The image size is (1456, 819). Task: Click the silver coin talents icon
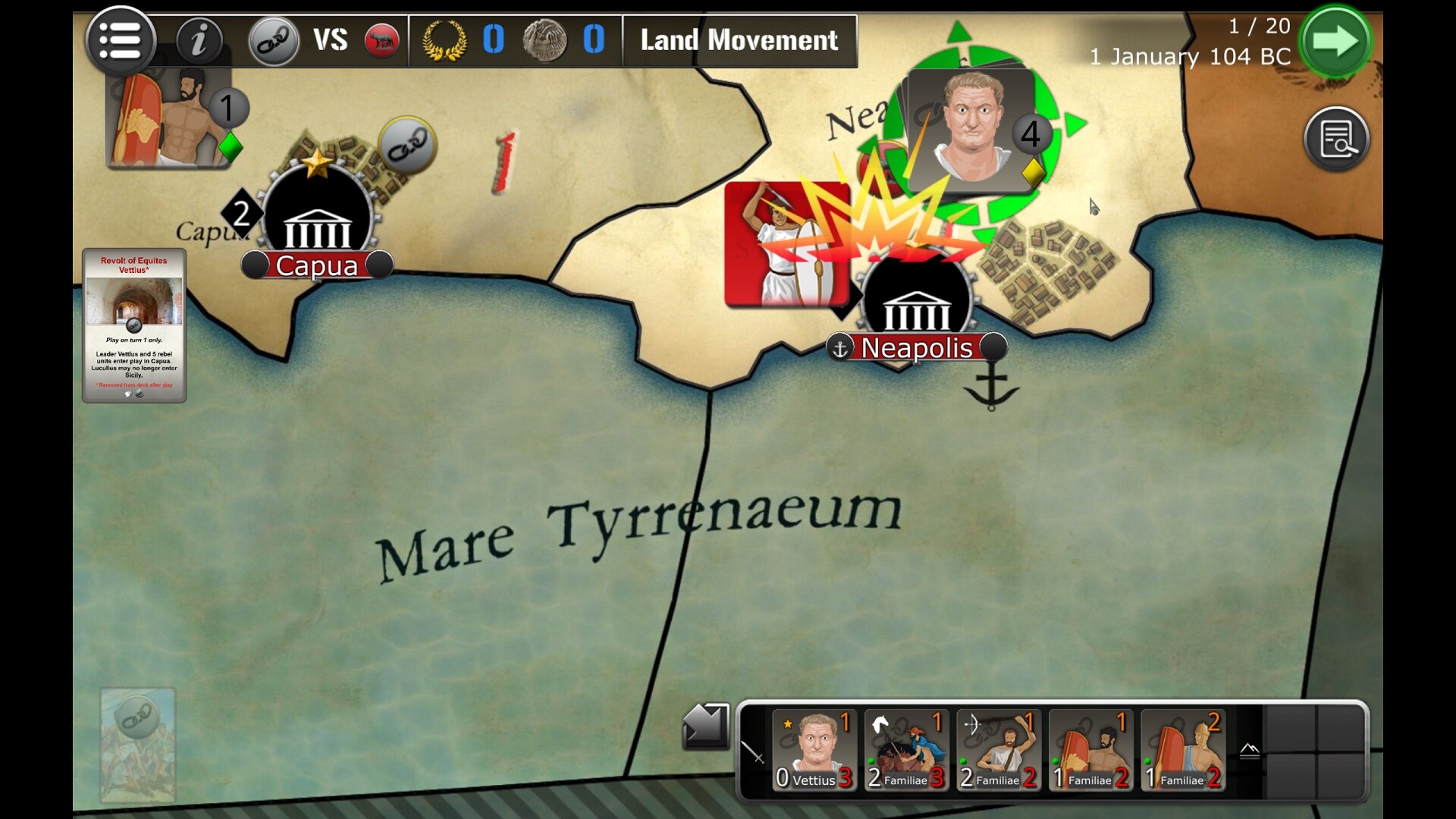(x=544, y=40)
